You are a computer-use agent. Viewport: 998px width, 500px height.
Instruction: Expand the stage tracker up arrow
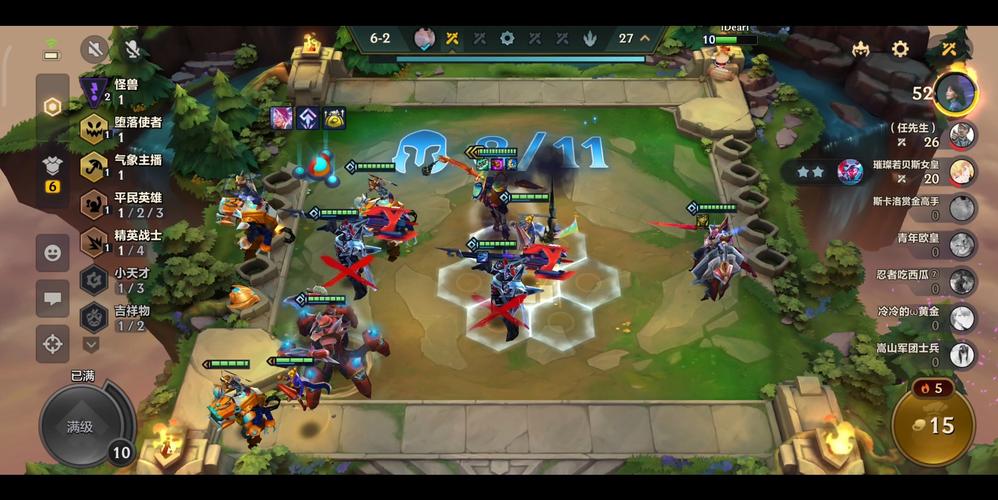pos(645,38)
